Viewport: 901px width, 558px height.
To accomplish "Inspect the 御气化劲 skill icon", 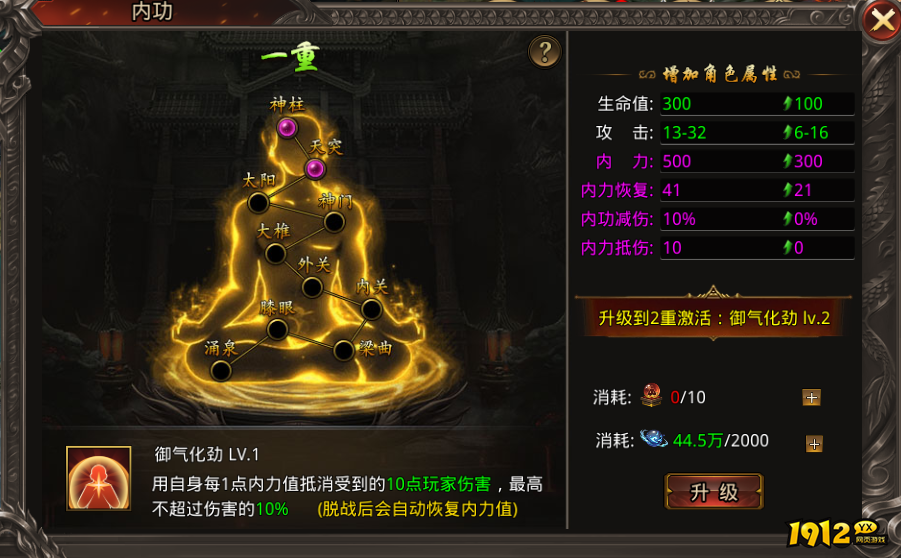I will click(98, 478).
